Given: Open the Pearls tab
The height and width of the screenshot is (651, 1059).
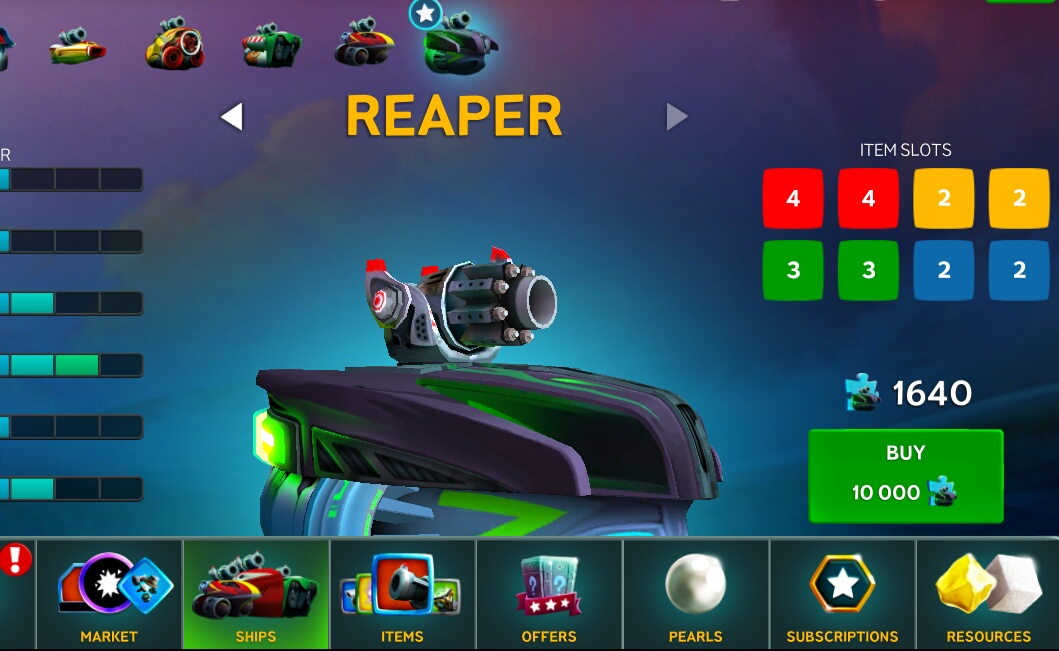Looking at the screenshot, I should [695, 594].
